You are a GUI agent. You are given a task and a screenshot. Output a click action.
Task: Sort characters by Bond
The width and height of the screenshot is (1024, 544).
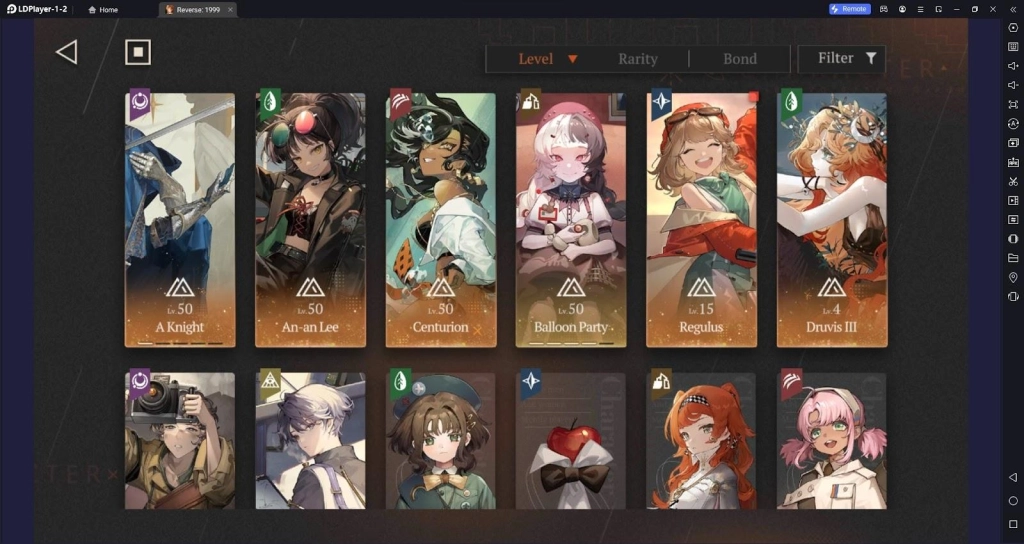coord(740,59)
